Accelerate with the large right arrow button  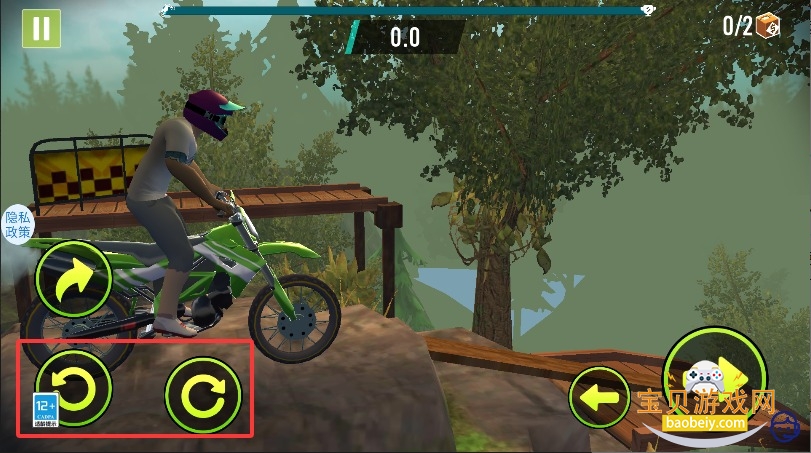[716, 373]
